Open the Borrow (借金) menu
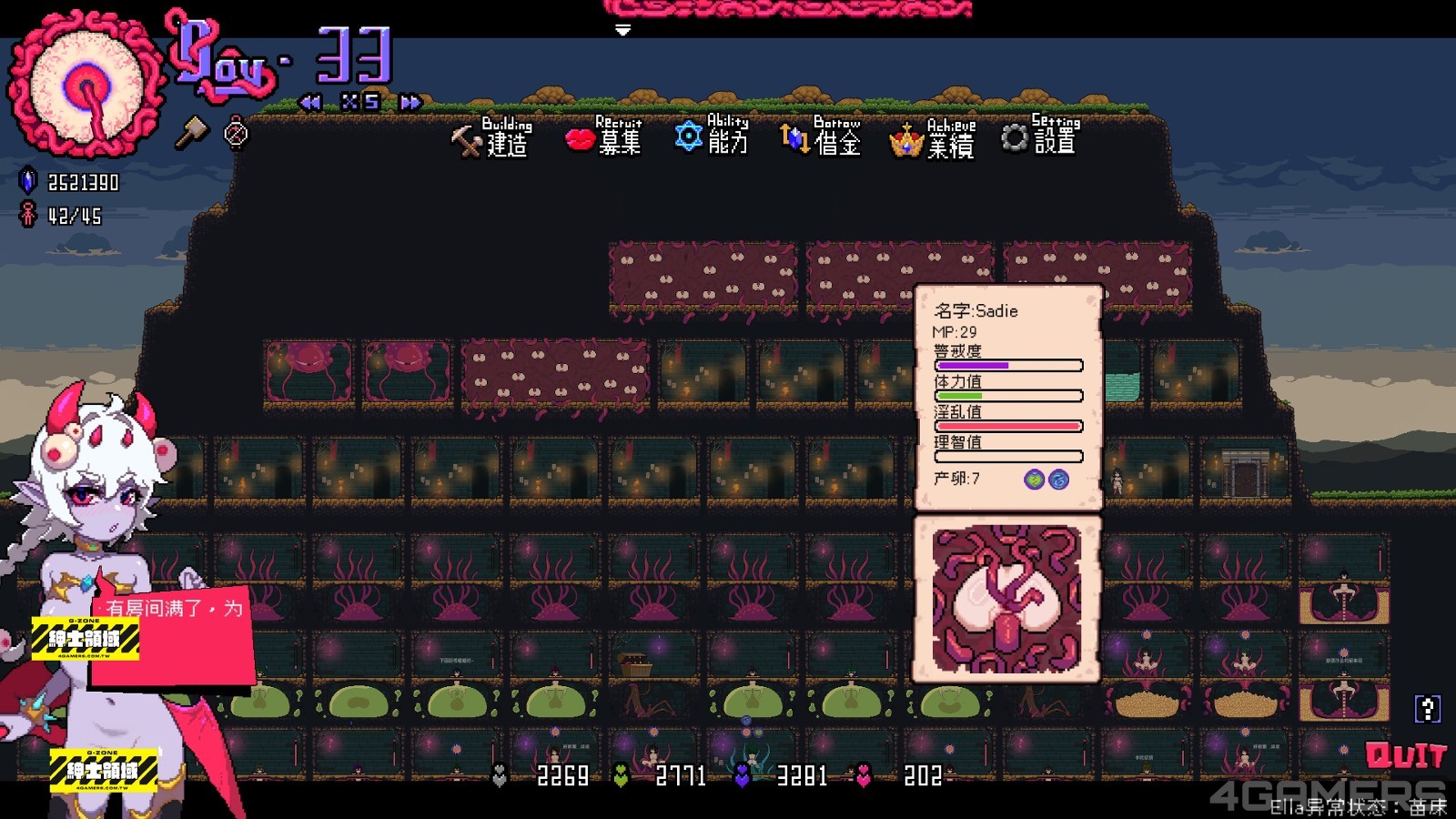 tap(821, 137)
